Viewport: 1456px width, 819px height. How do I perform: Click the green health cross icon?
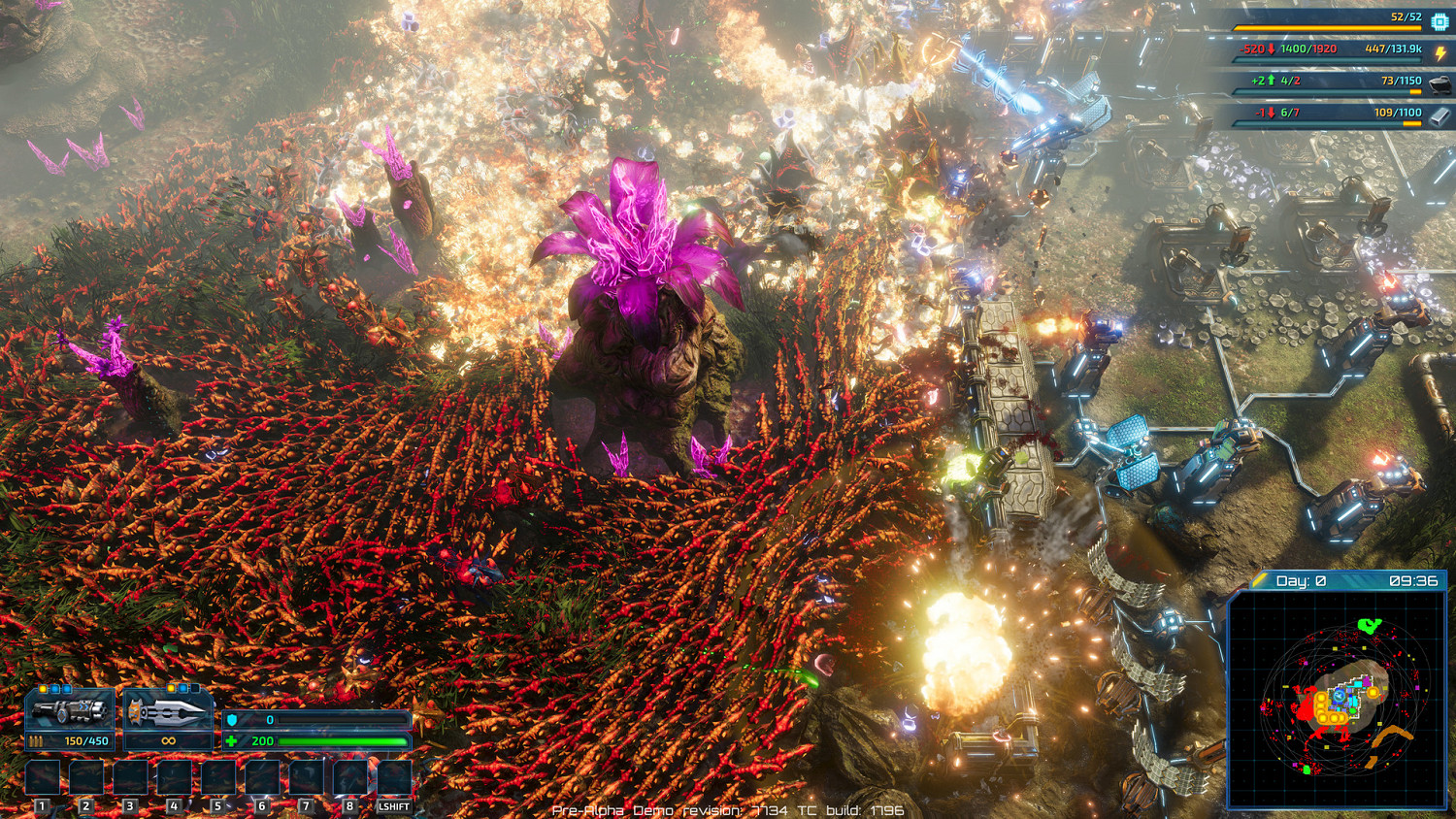[x=231, y=742]
